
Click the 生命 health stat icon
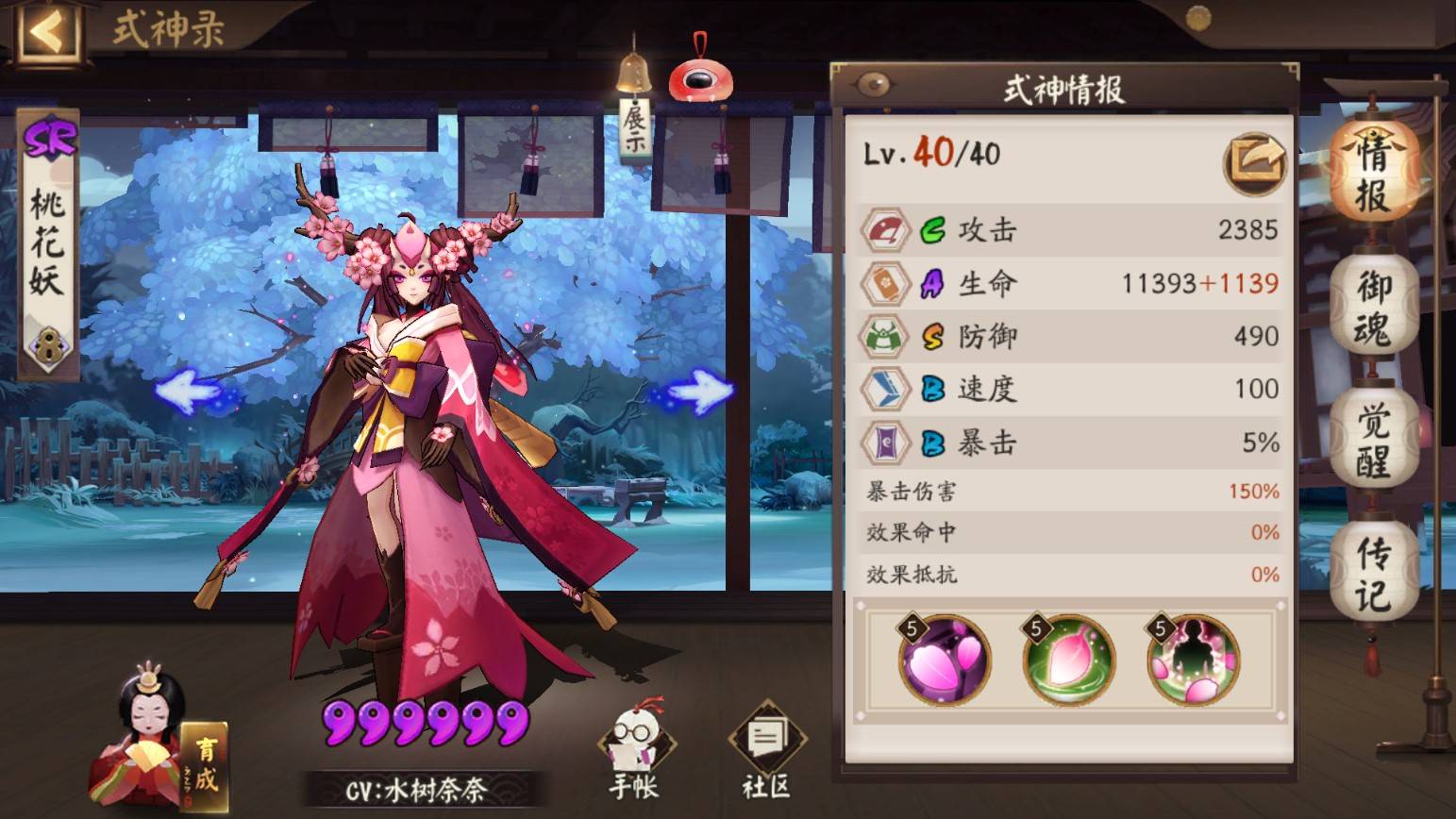(x=885, y=281)
